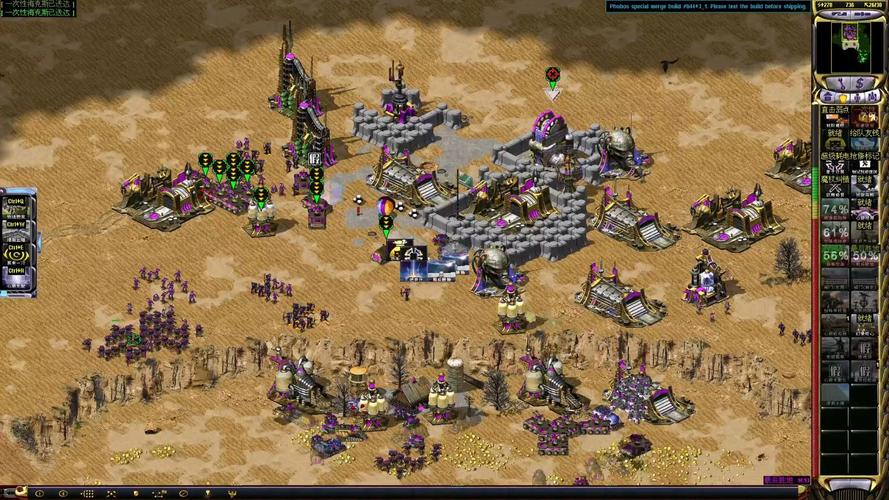Open the first sidebar build category tab
Image resolution: width=889 pixels, height=500 pixels.
tap(828, 98)
